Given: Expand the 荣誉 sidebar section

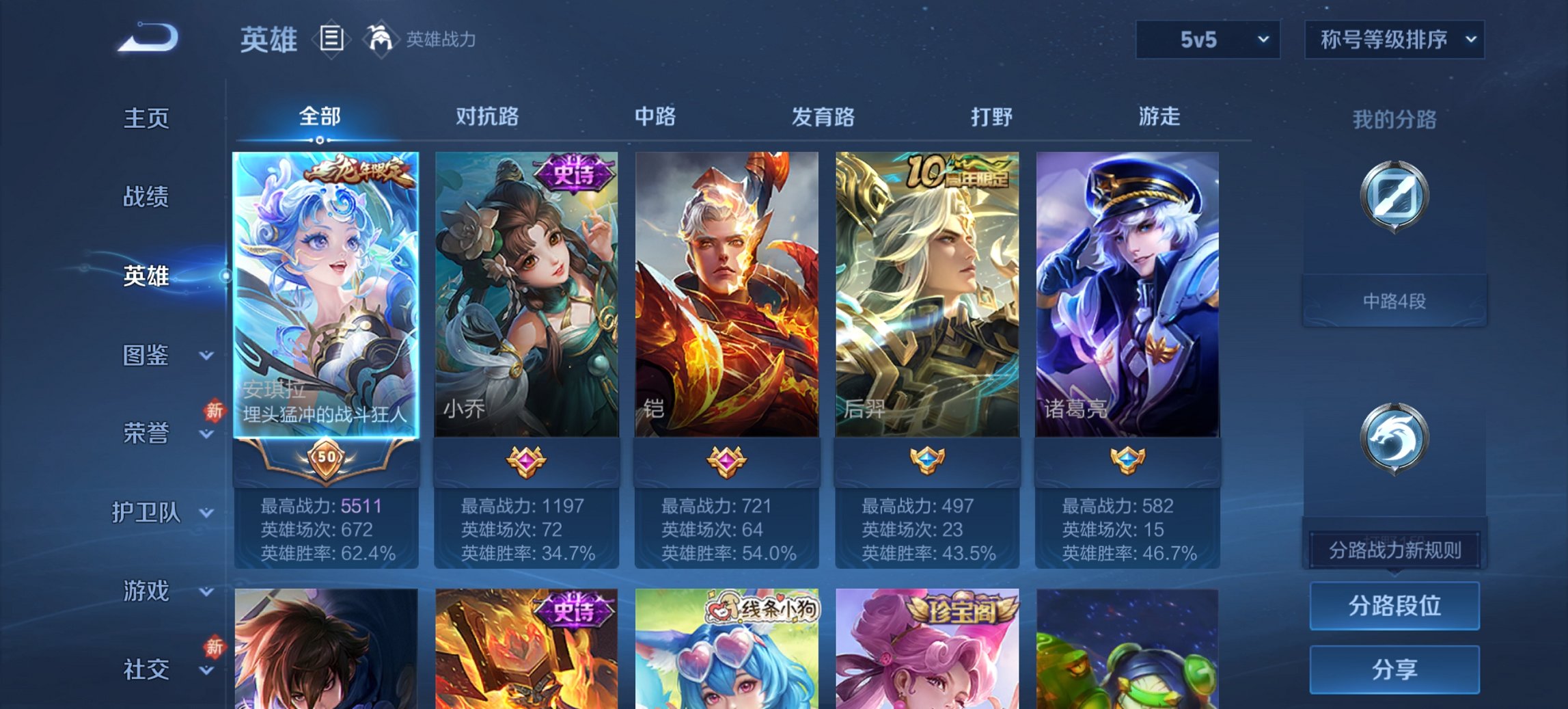Looking at the screenshot, I should point(147,433).
